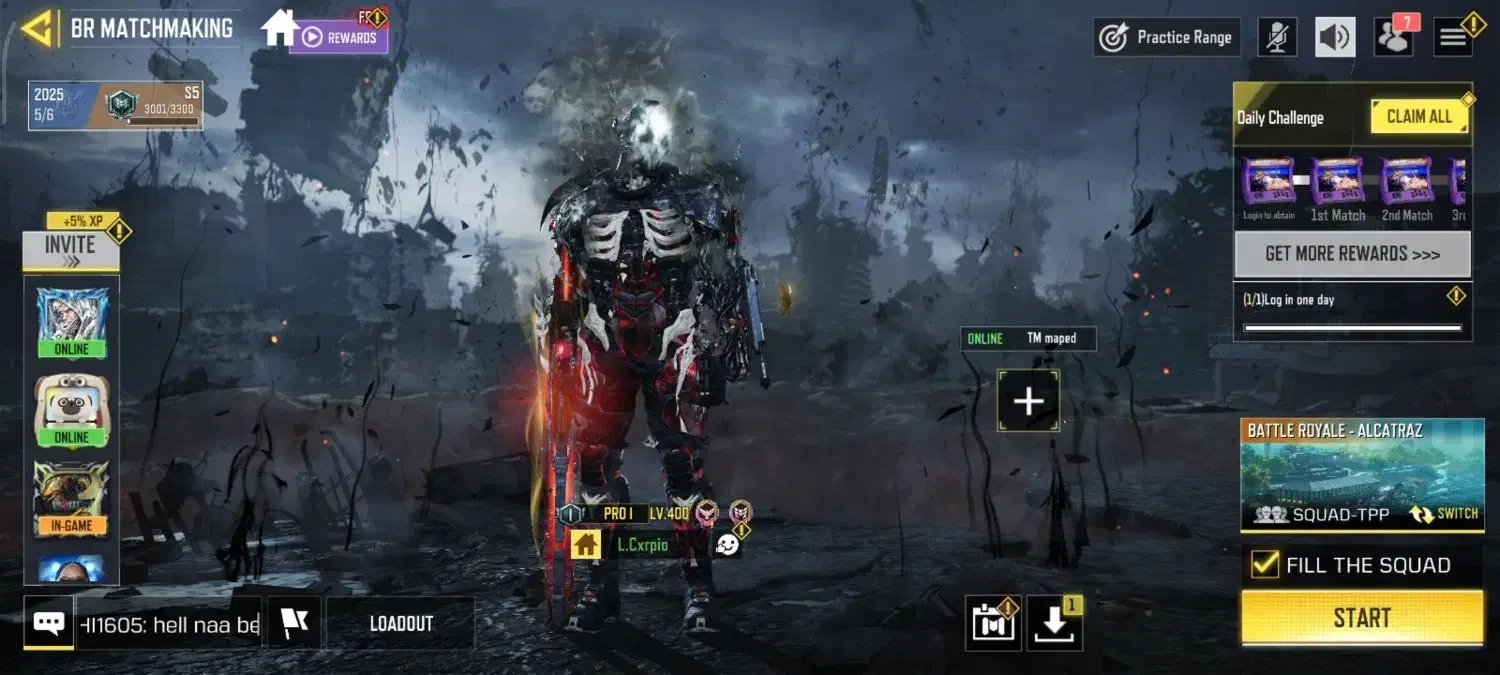Start the match
This screenshot has width=1500, height=675.
pos(1362,618)
